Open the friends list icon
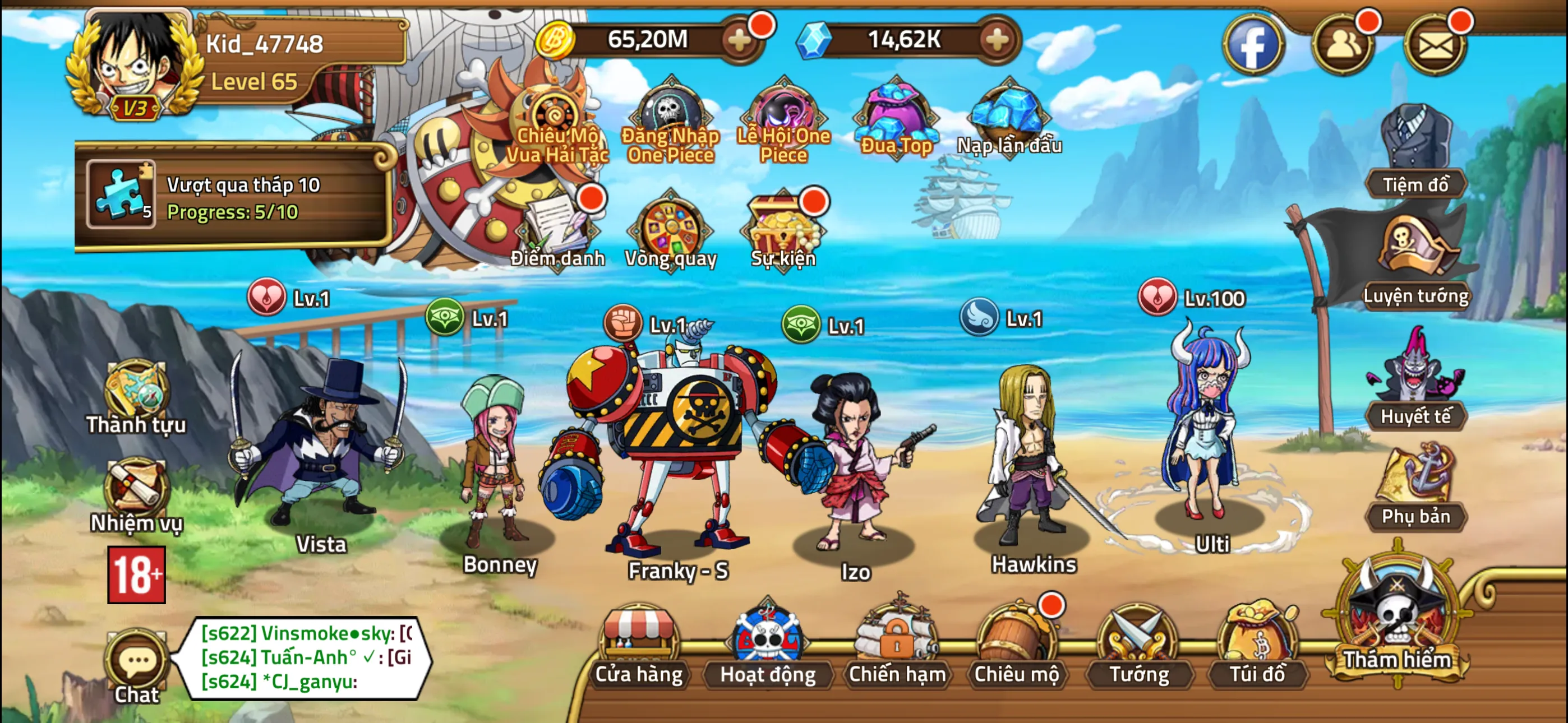Viewport: 1568px width, 723px height. pos(1342,45)
